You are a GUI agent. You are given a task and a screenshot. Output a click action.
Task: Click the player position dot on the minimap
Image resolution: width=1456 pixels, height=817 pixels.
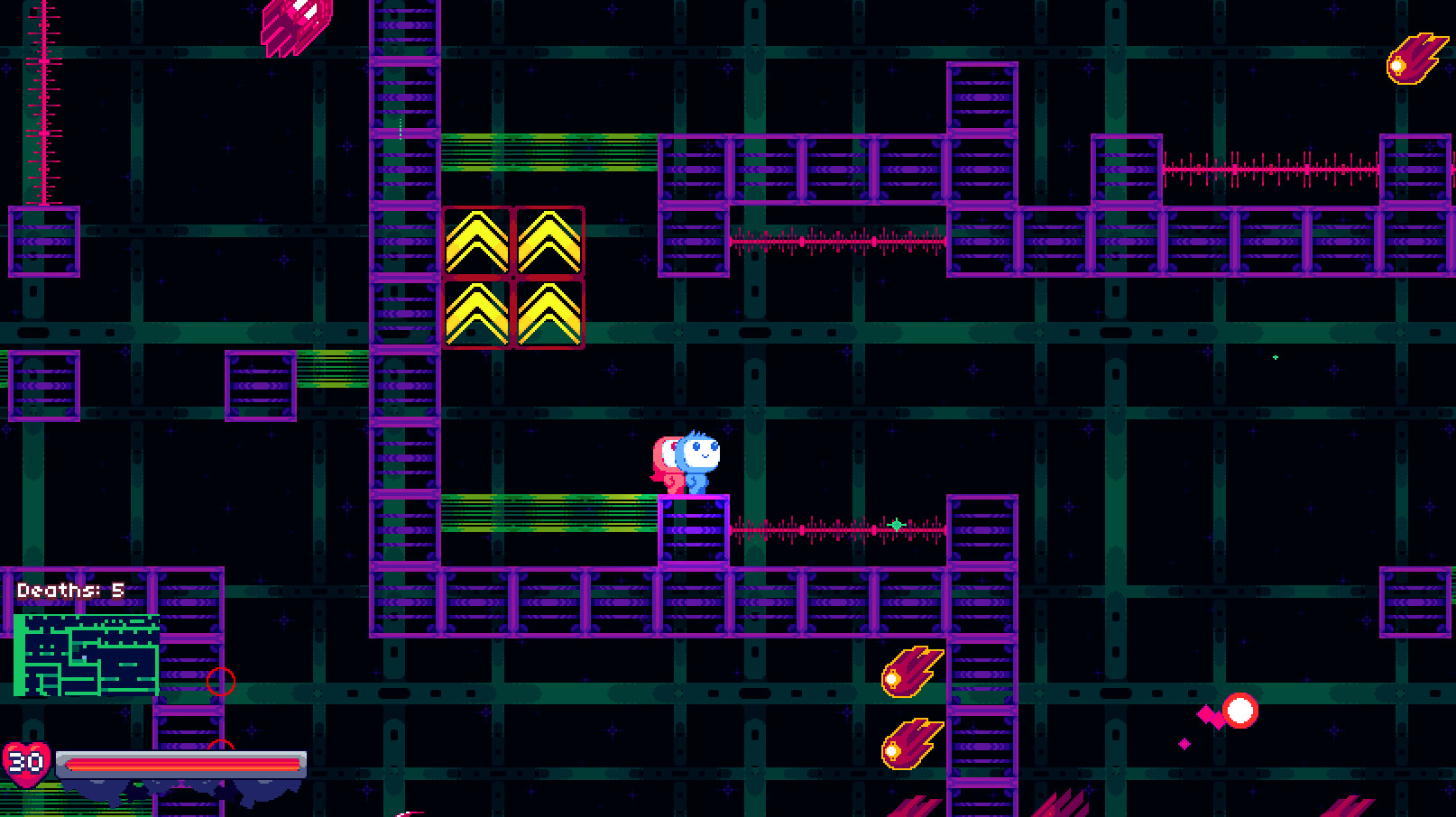(83, 657)
